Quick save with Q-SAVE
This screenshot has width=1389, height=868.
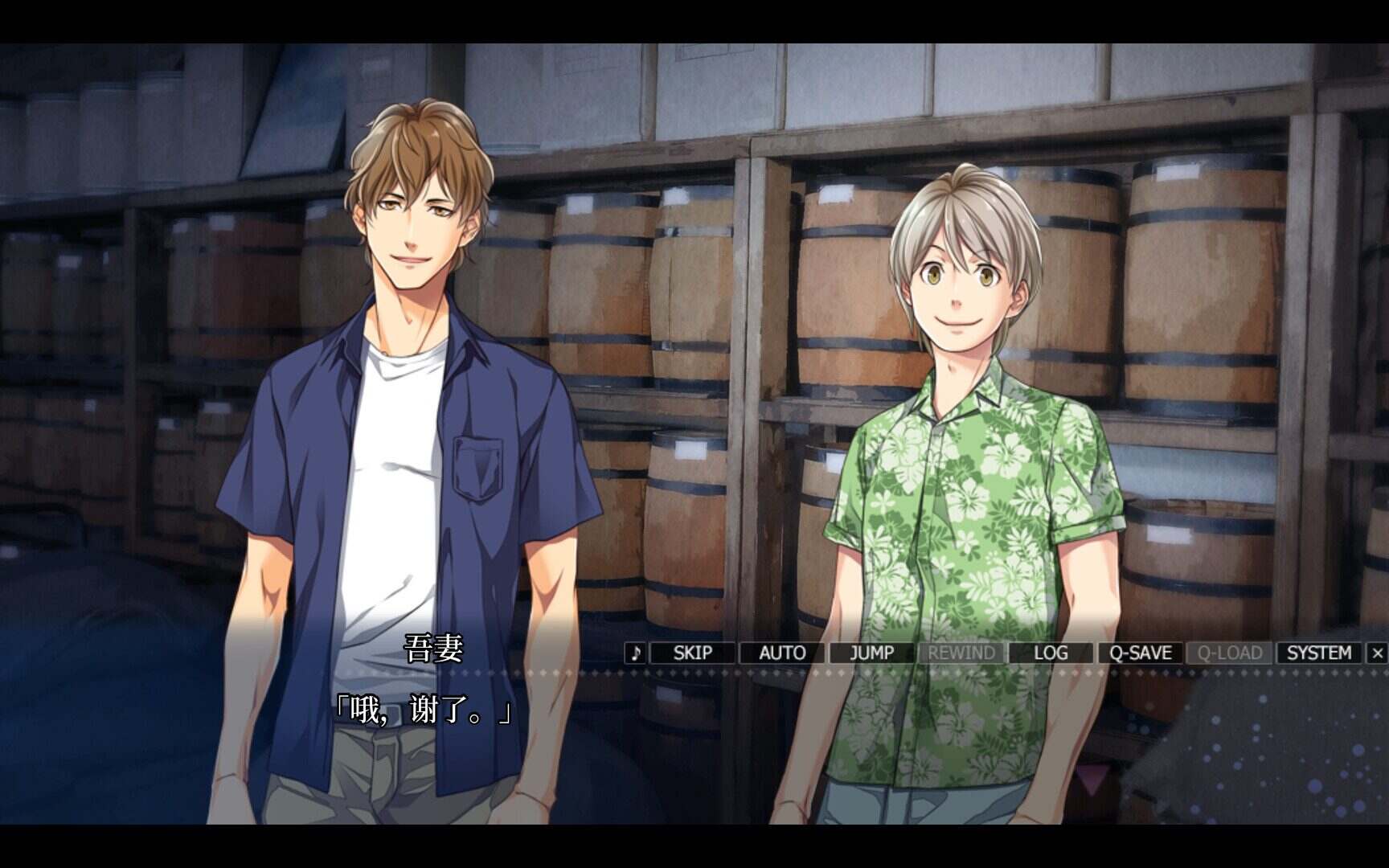[x=1140, y=653]
